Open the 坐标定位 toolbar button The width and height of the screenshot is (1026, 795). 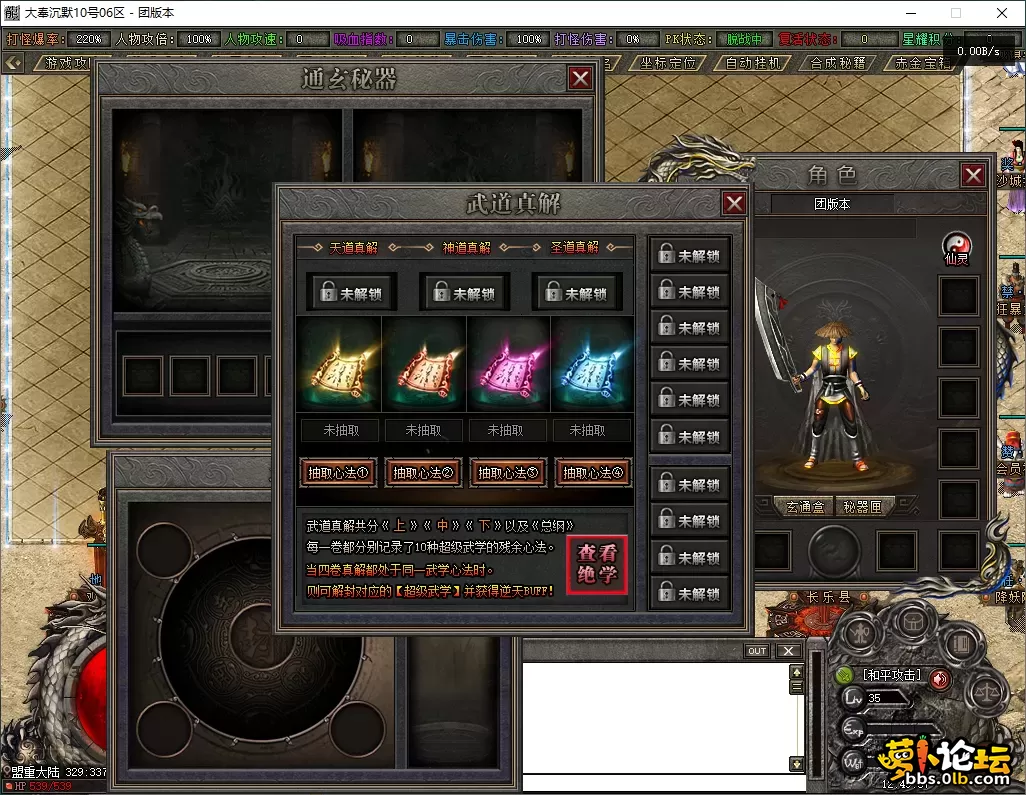[x=668, y=63]
